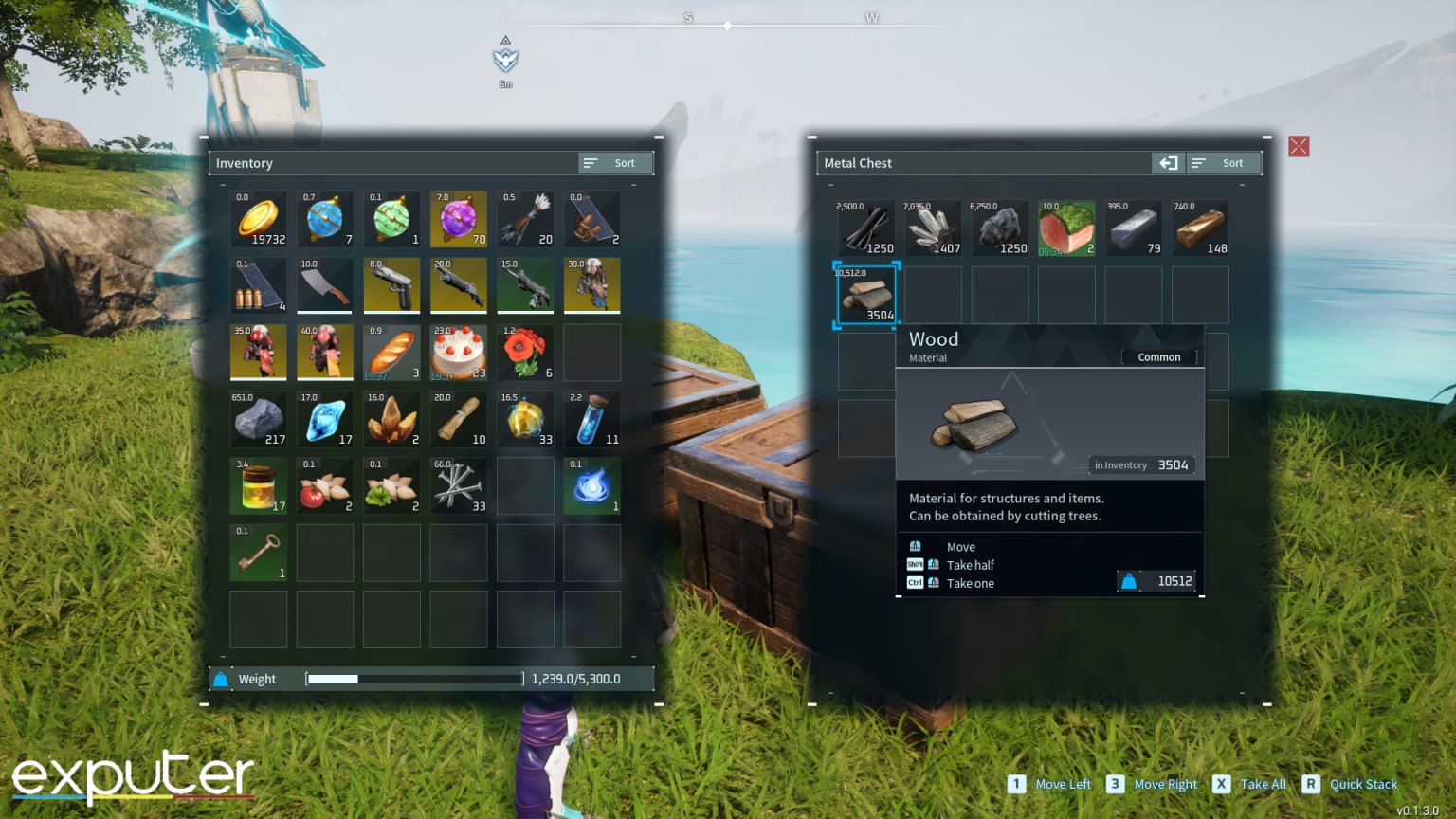
Task: Click the quartz crystal stack in the chest
Action: [933, 228]
